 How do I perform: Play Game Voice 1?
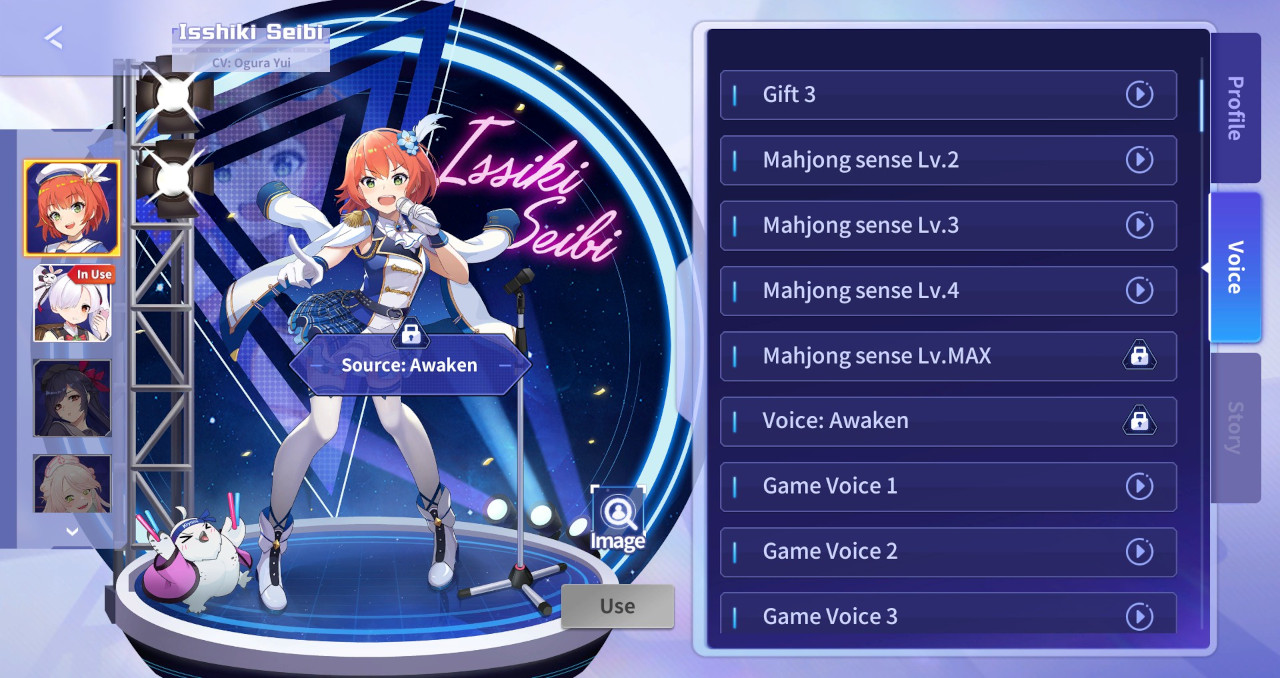[x=1139, y=486]
